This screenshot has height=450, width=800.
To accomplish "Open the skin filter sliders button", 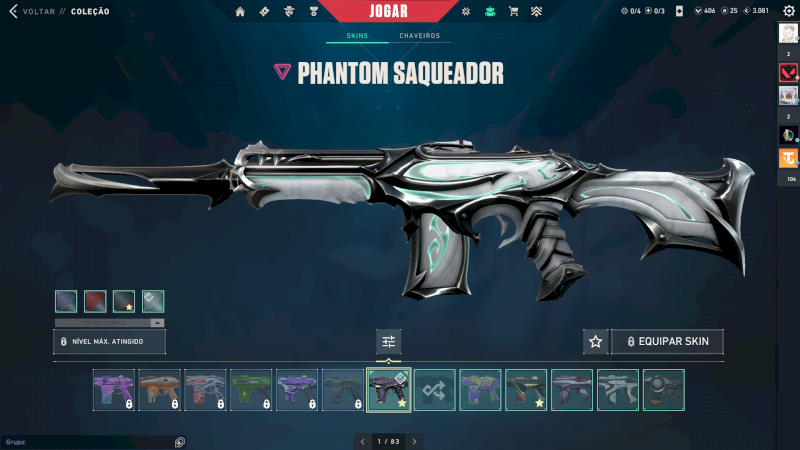I will click(x=389, y=342).
